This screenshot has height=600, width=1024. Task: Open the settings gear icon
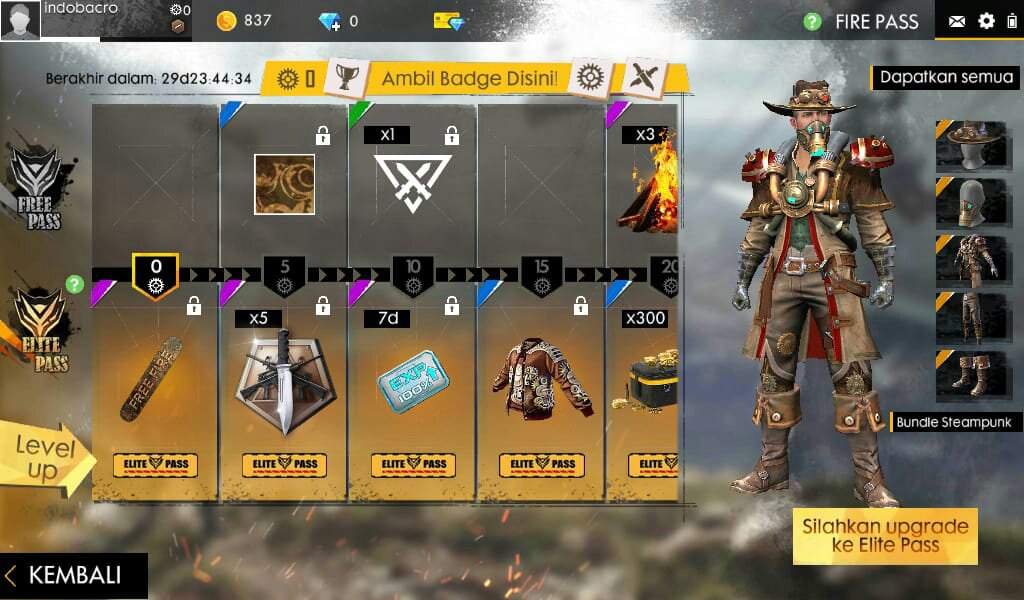point(986,21)
